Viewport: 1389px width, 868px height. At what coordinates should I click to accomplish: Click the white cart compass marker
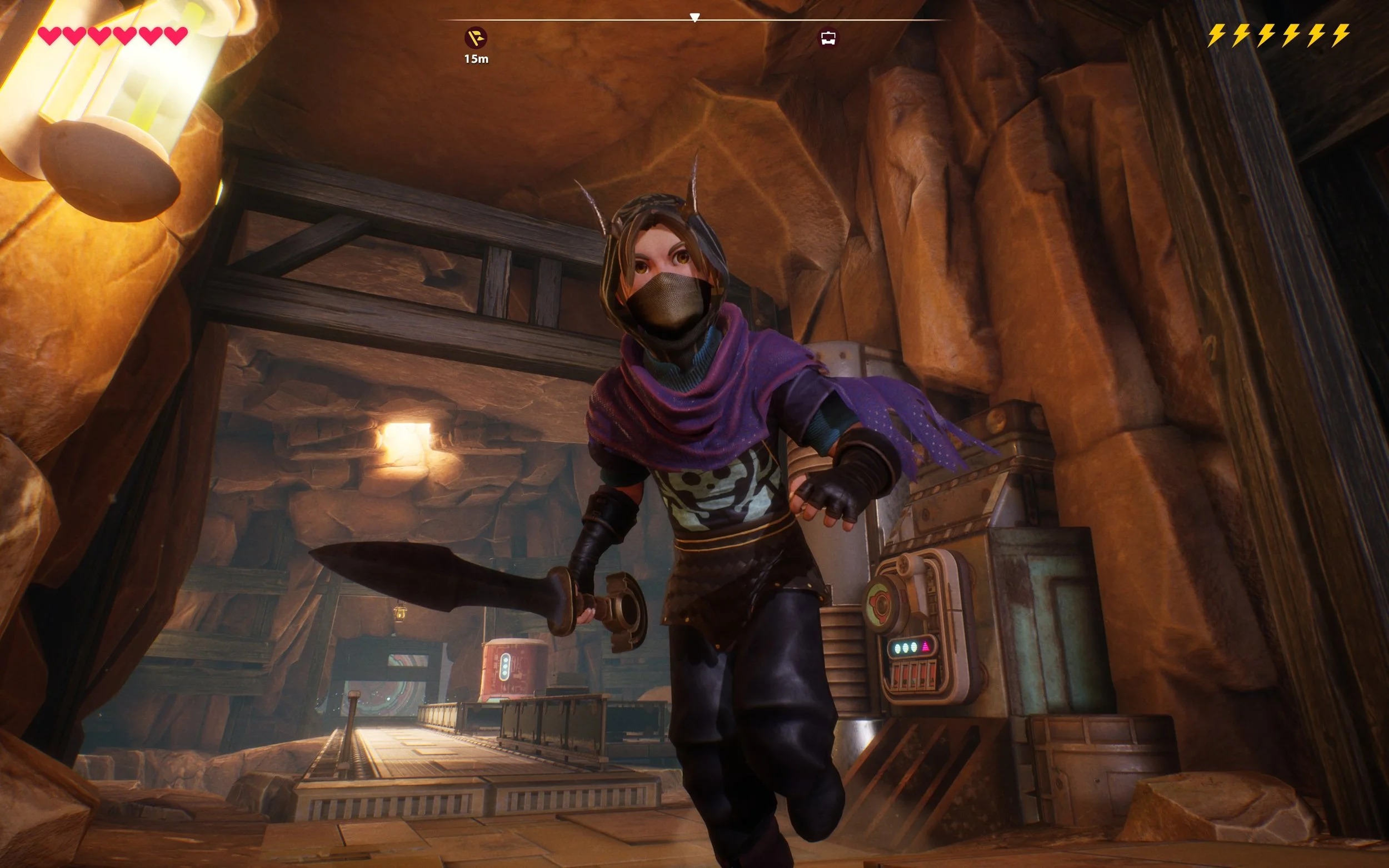tap(827, 38)
